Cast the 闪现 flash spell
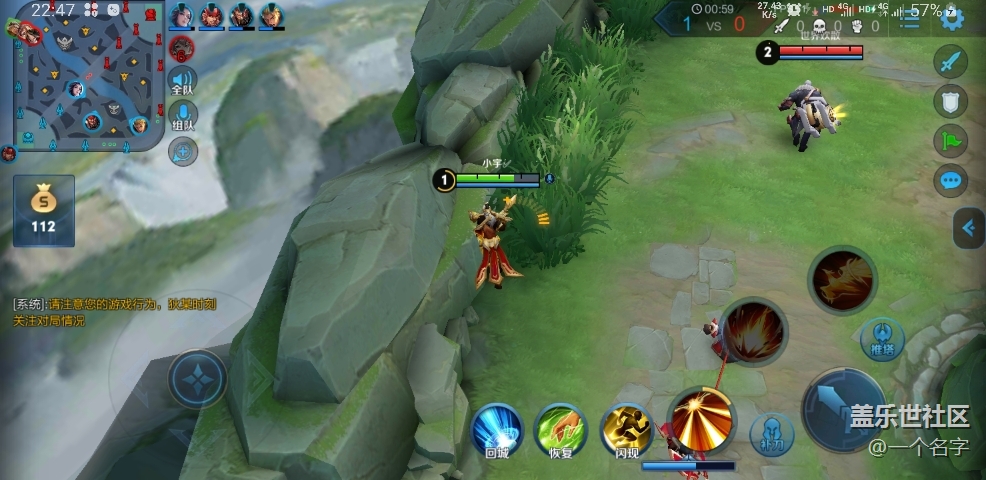Screen dimensions: 986x480 tap(627, 430)
